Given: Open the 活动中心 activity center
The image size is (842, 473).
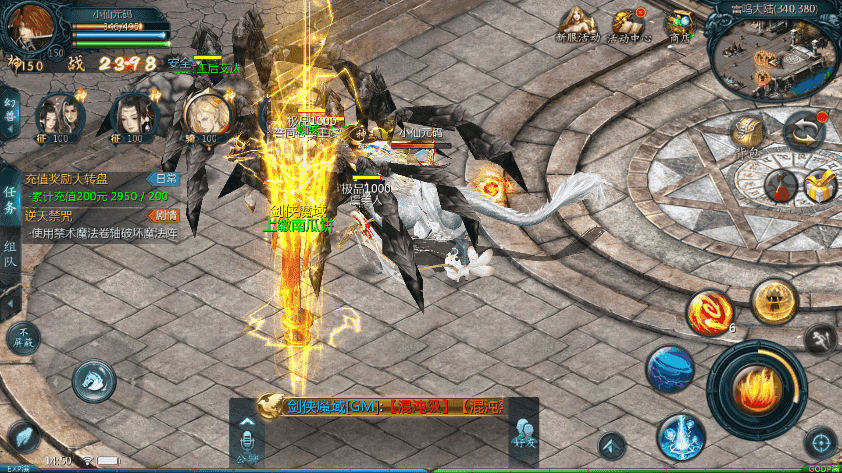Looking at the screenshot, I should click(x=630, y=24).
